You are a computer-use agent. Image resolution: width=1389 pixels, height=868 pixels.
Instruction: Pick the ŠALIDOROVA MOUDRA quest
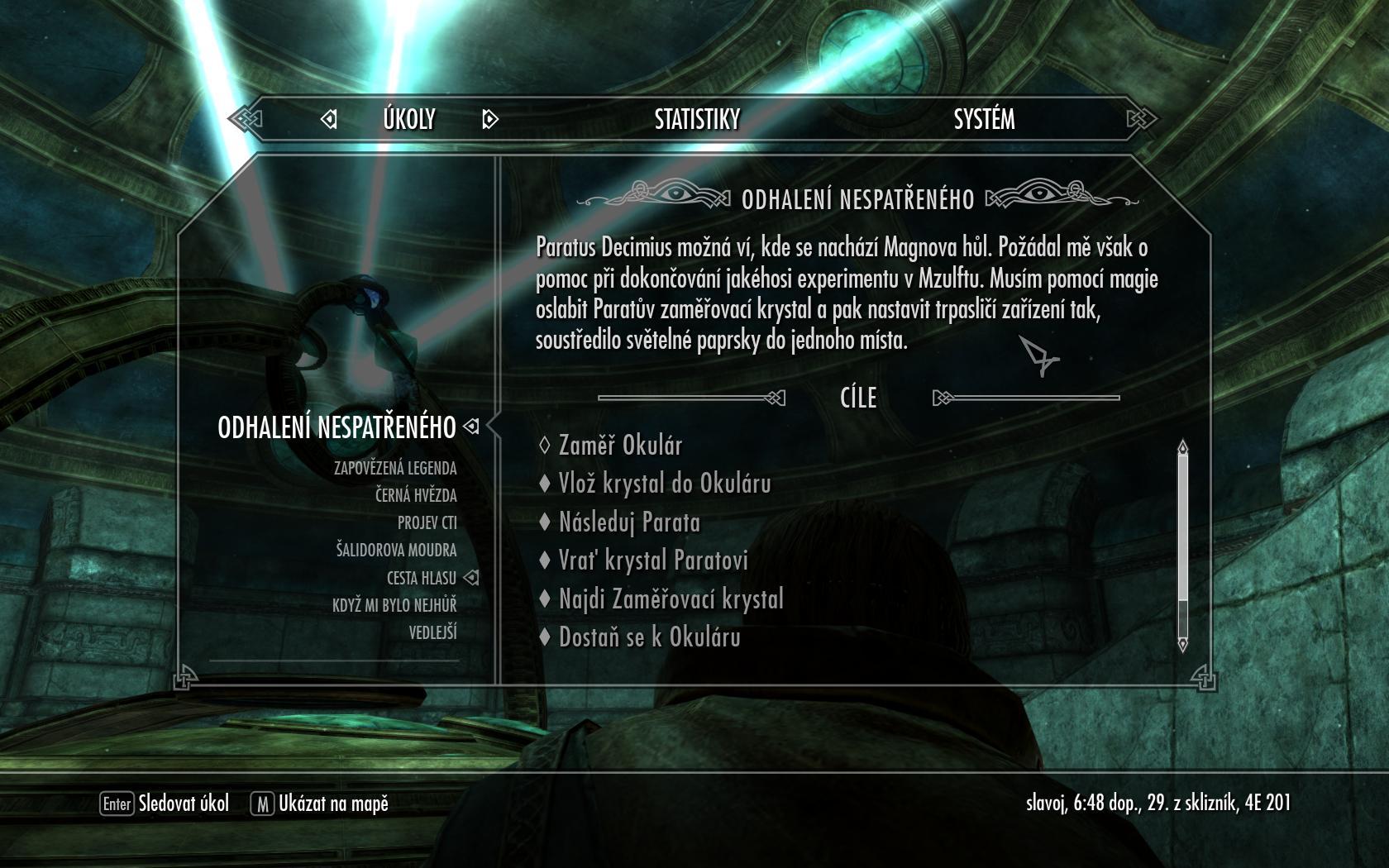coord(396,551)
